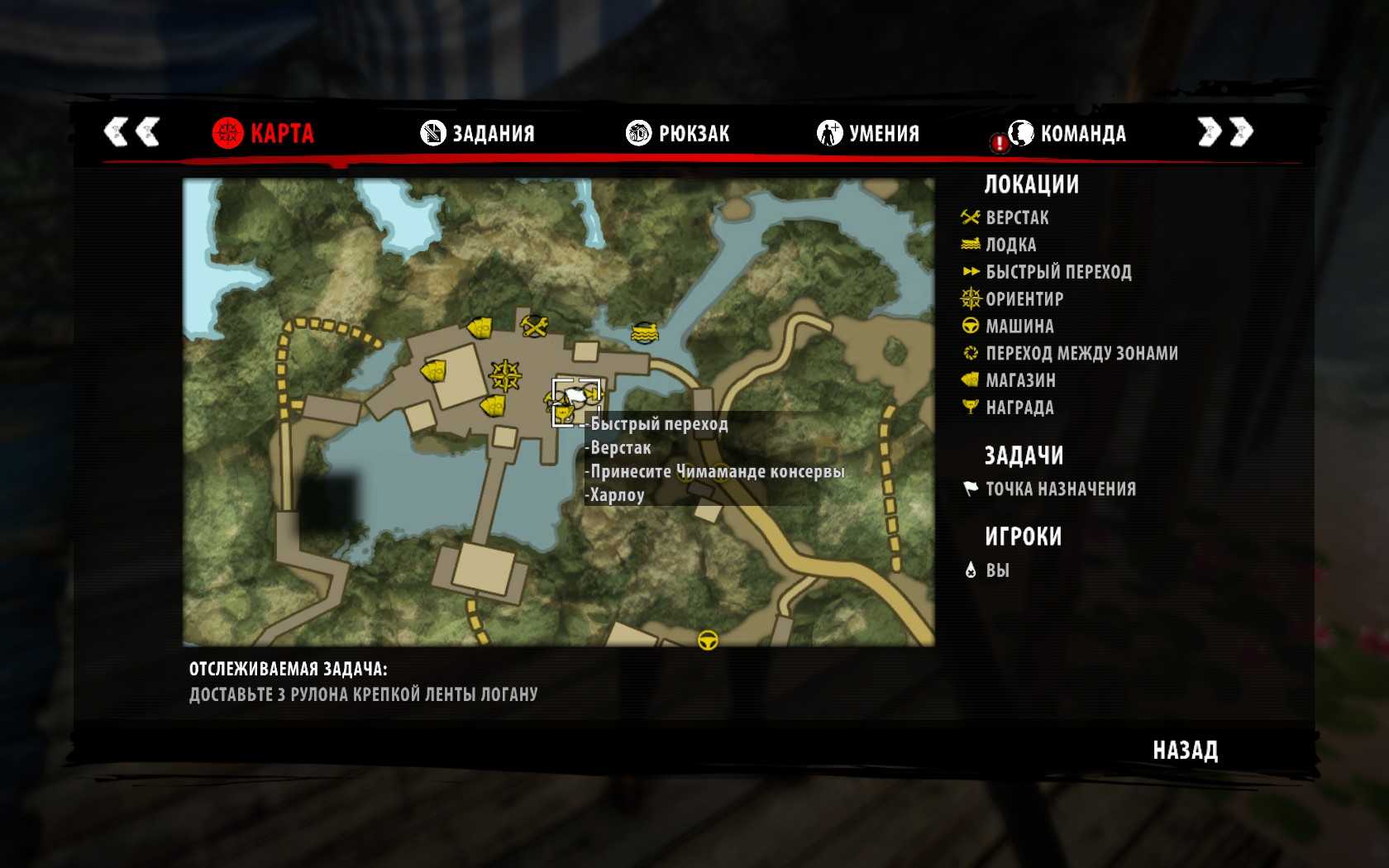
Task: Click the left double-arrow tab navigator
Action: coord(131,131)
